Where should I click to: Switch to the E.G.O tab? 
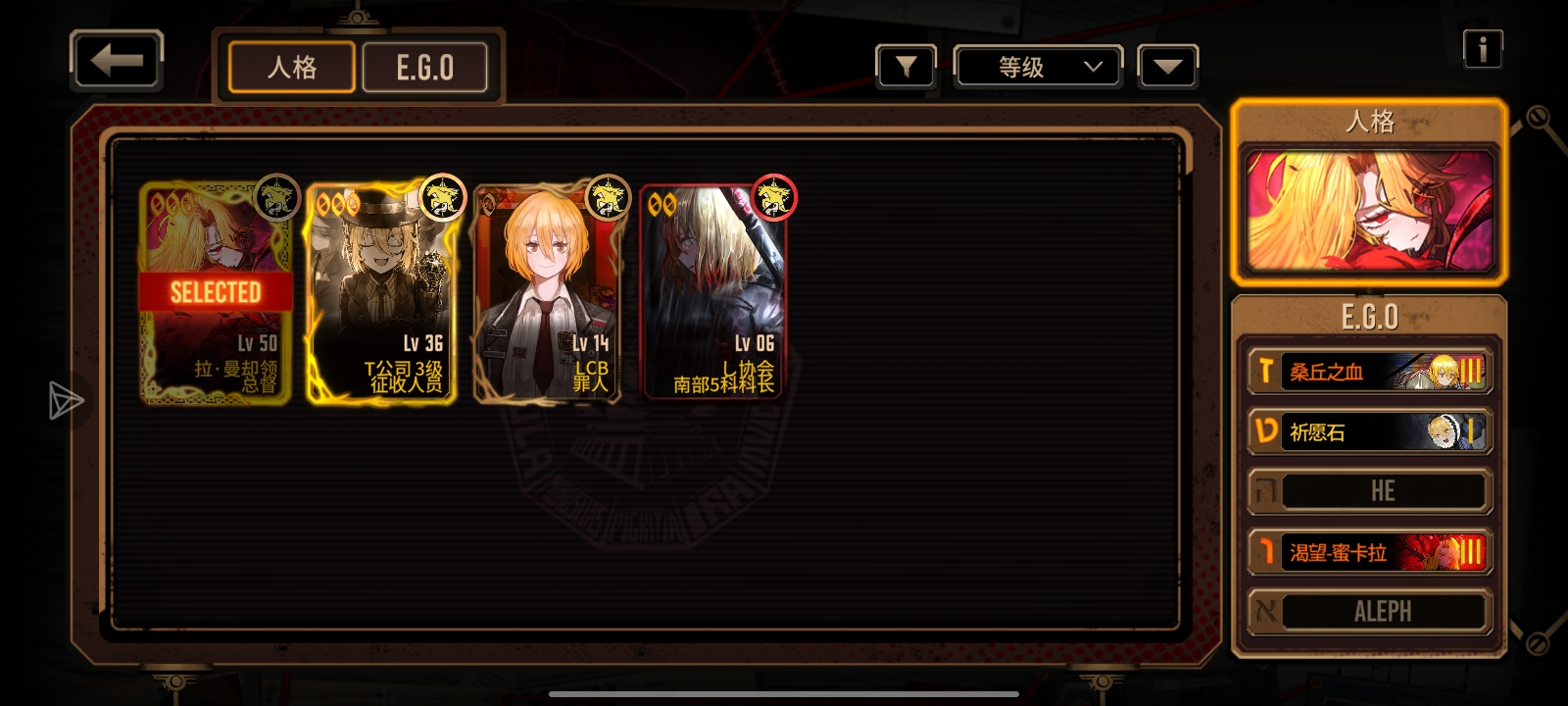click(425, 68)
